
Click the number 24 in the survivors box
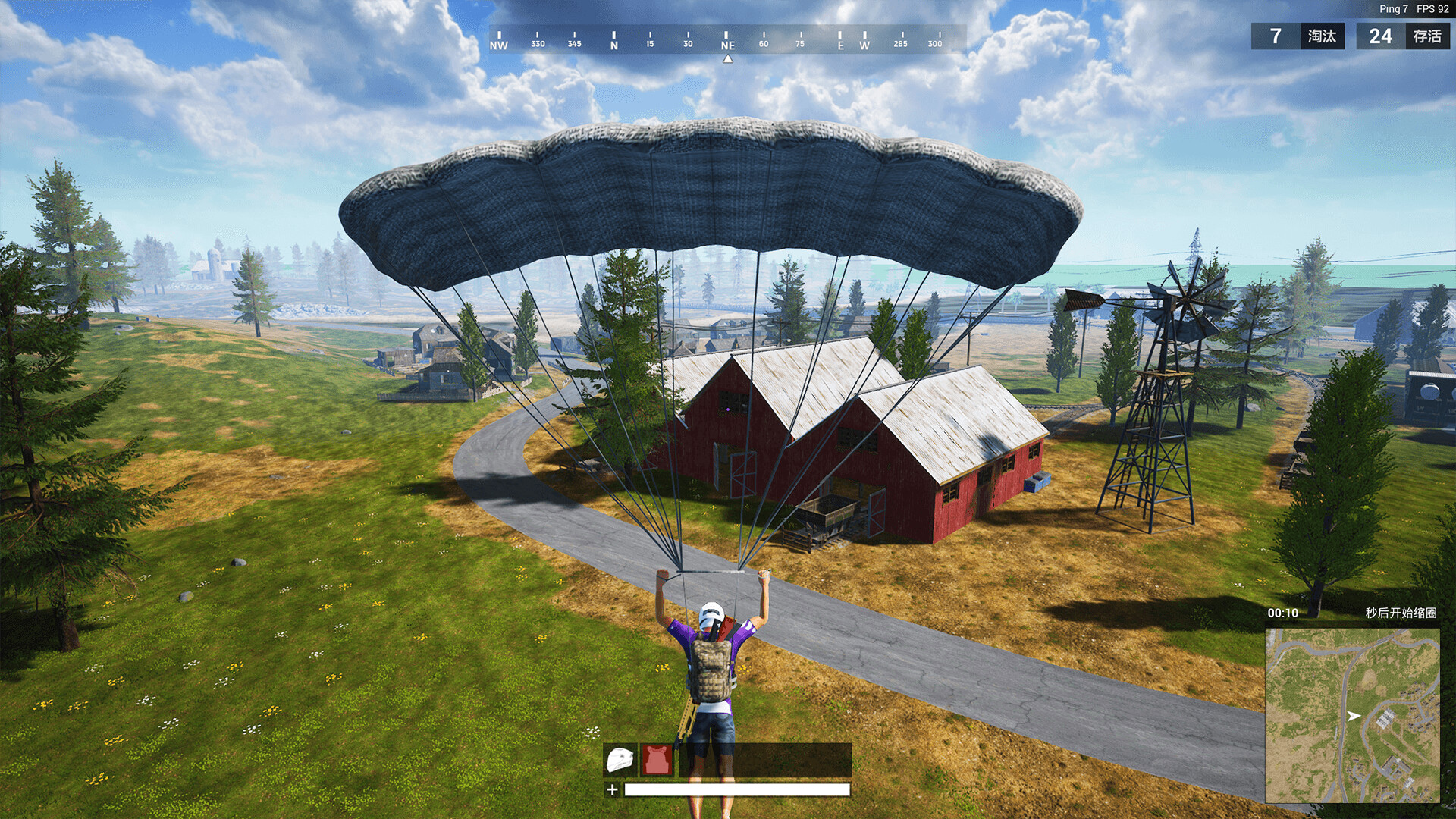pyautogui.click(x=1378, y=36)
